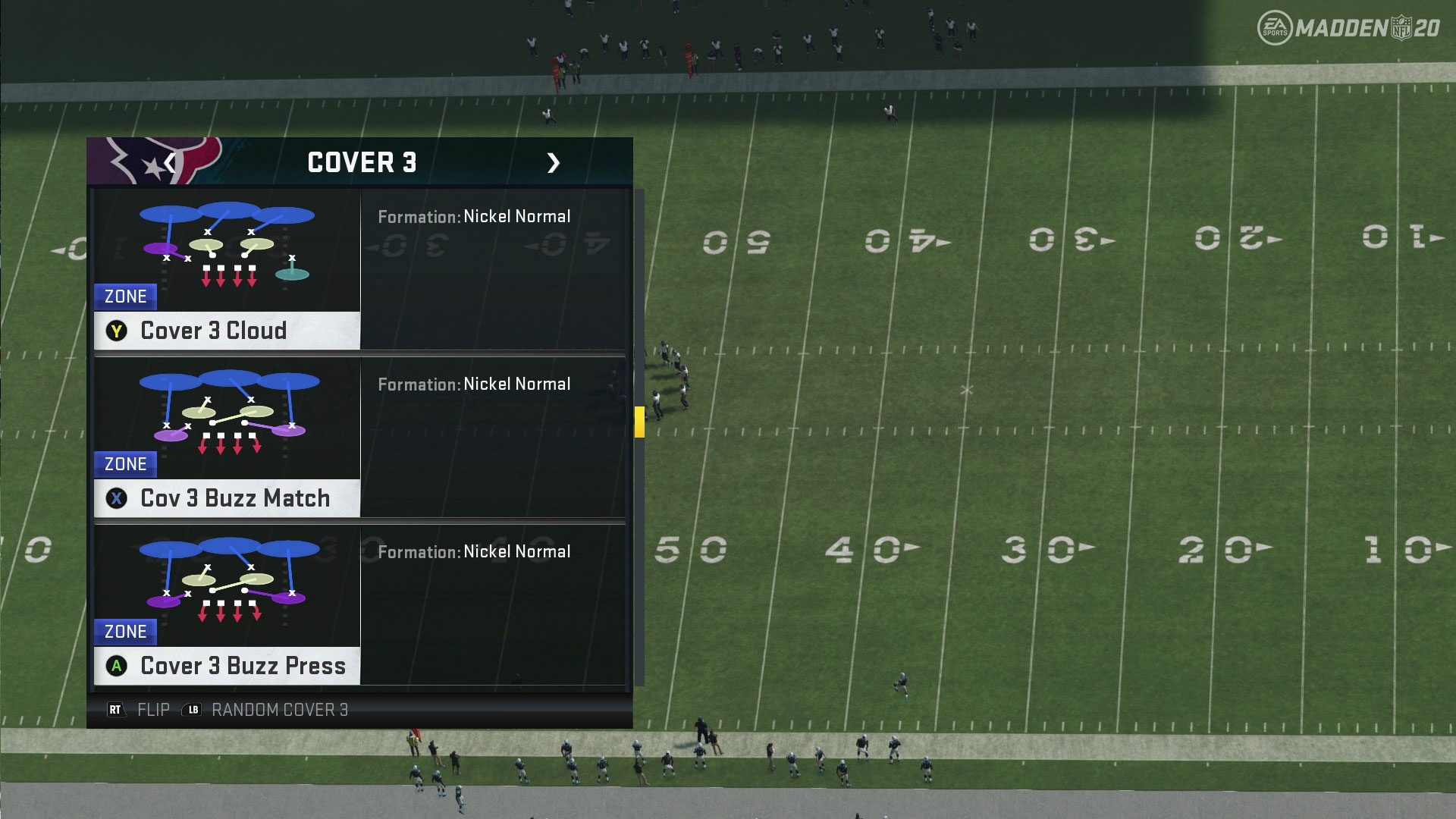Image resolution: width=1456 pixels, height=819 pixels.
Task: Click the right chevron beside COVER 3
Action: pyautogui.click(x=554, y=162)
